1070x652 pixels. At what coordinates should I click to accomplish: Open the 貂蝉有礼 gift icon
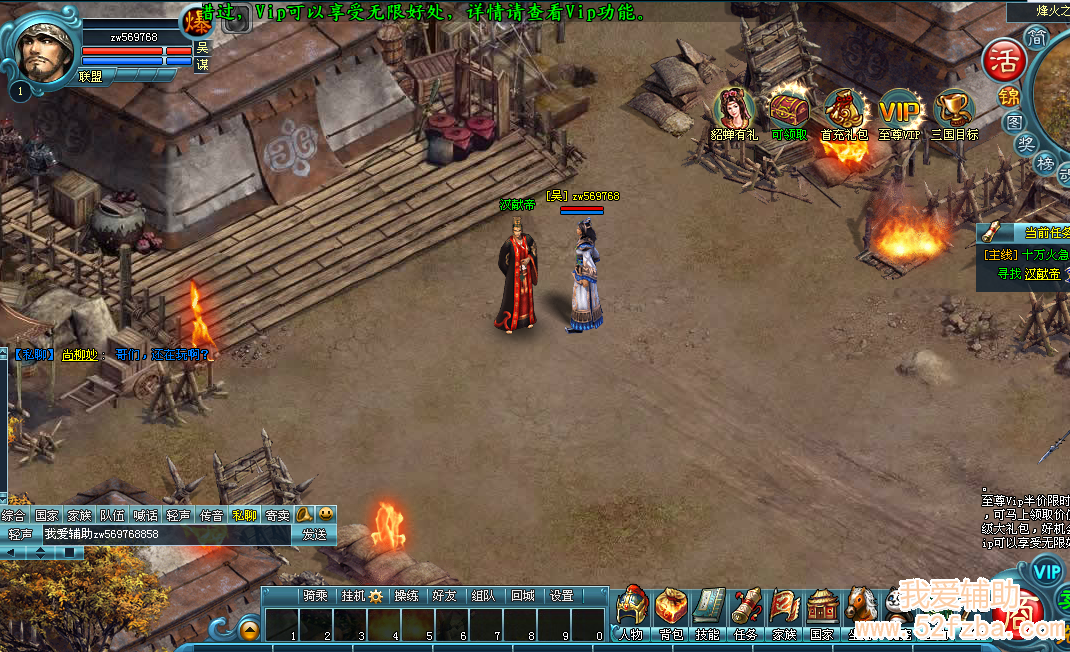coord(735,112)
